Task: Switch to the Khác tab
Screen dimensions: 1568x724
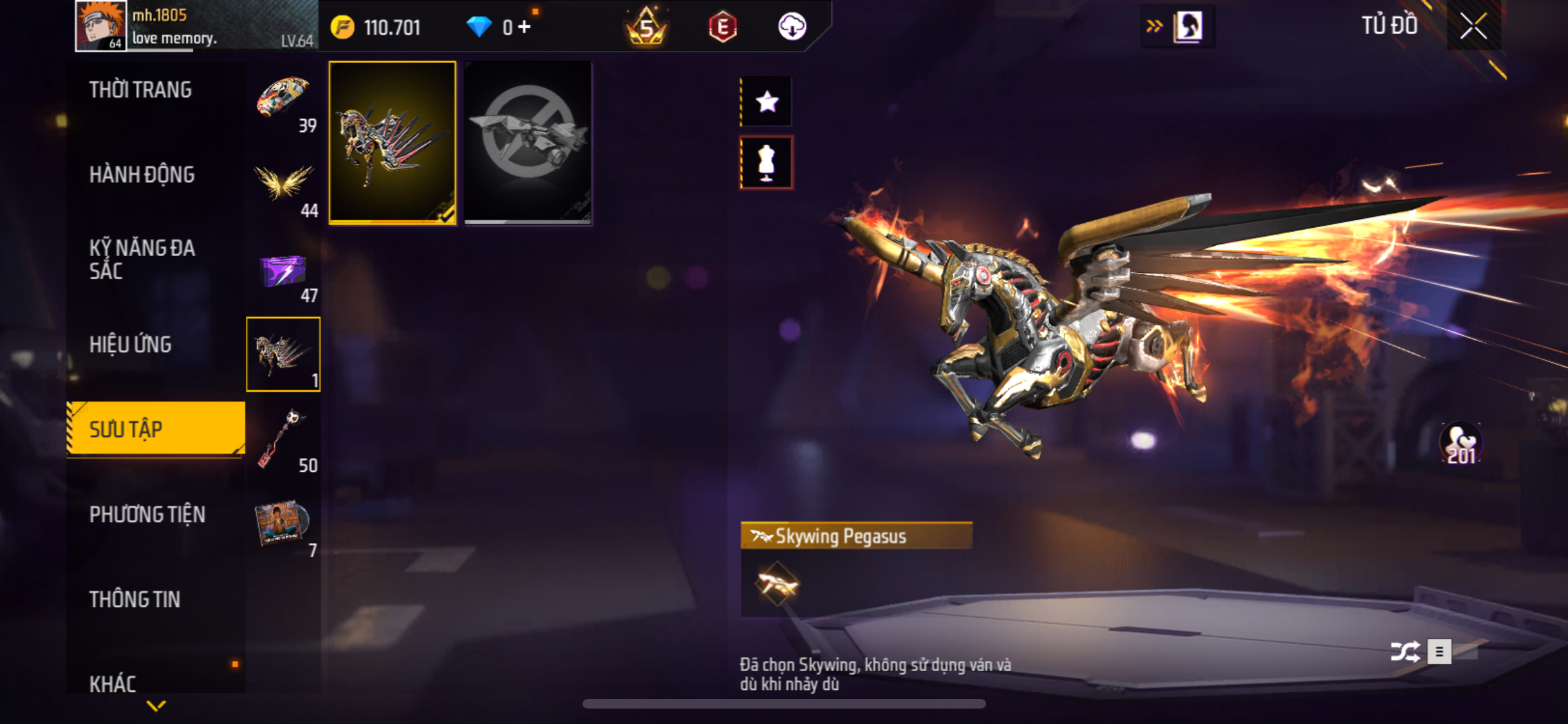Action: 113,683
